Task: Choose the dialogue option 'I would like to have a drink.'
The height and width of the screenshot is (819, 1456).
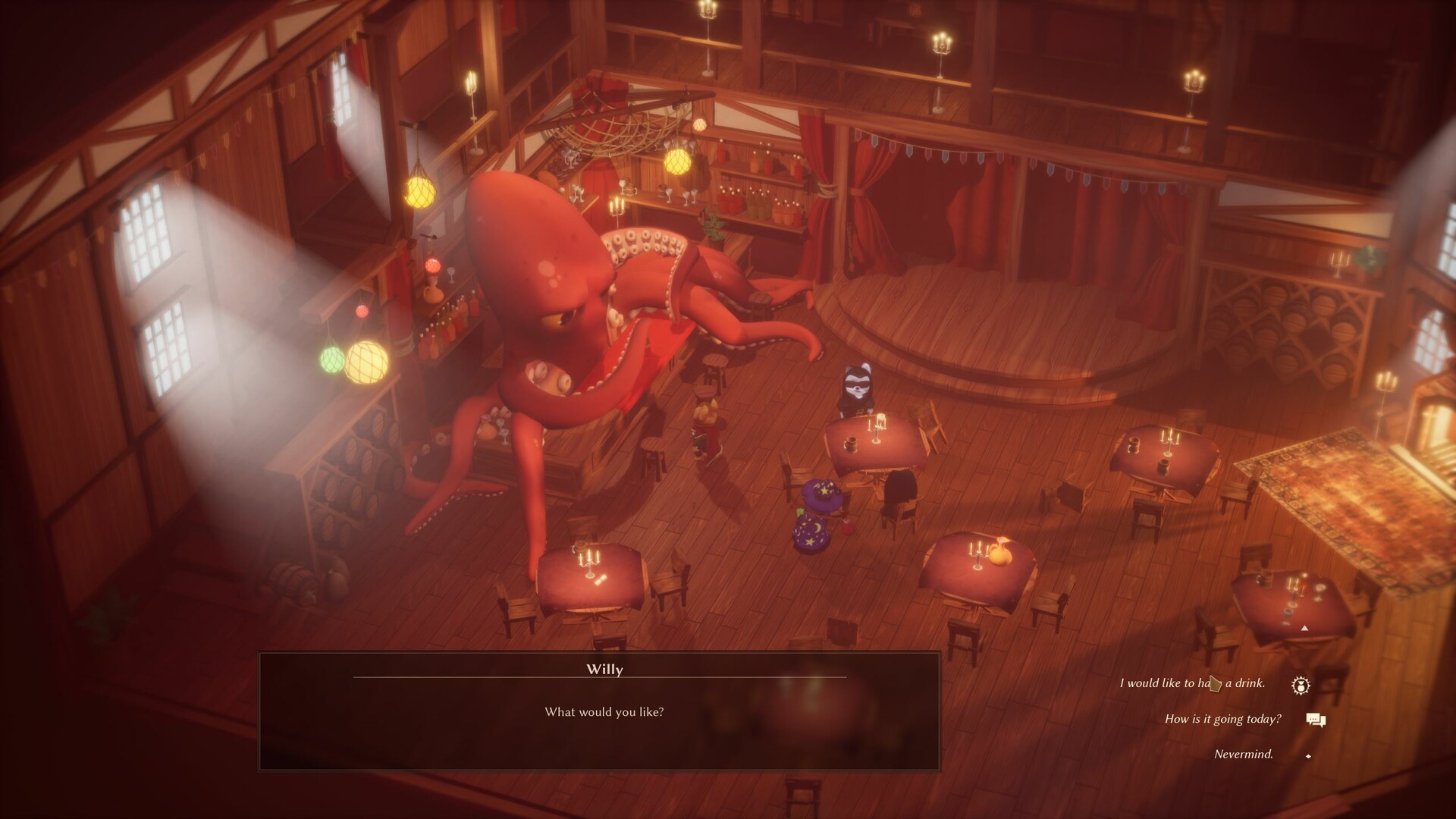Action: (x=1191, y=682)
